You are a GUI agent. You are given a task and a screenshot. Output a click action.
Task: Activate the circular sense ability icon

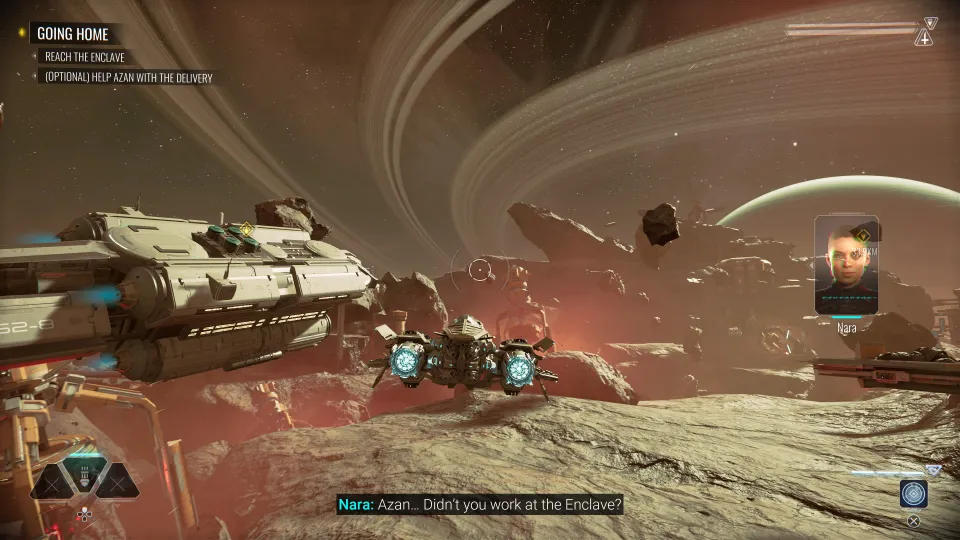(913, 494)
